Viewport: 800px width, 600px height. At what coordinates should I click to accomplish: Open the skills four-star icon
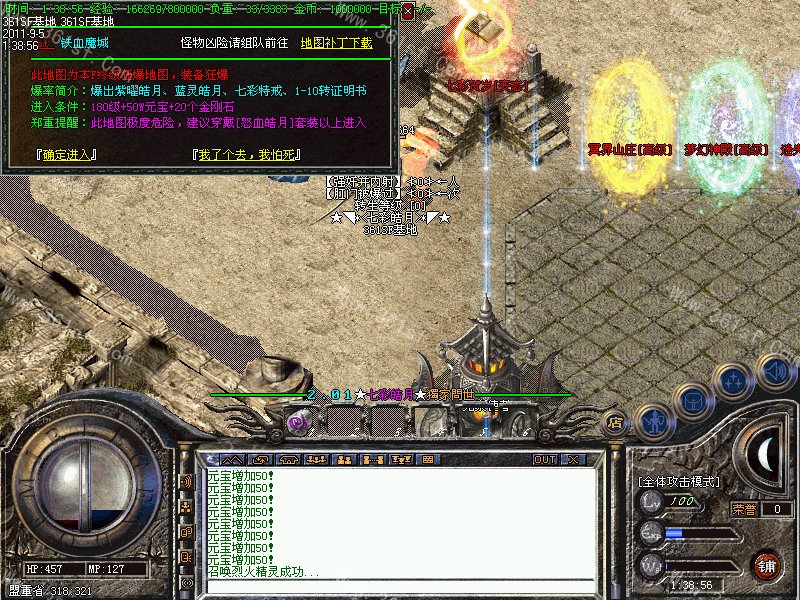point(735,381)
